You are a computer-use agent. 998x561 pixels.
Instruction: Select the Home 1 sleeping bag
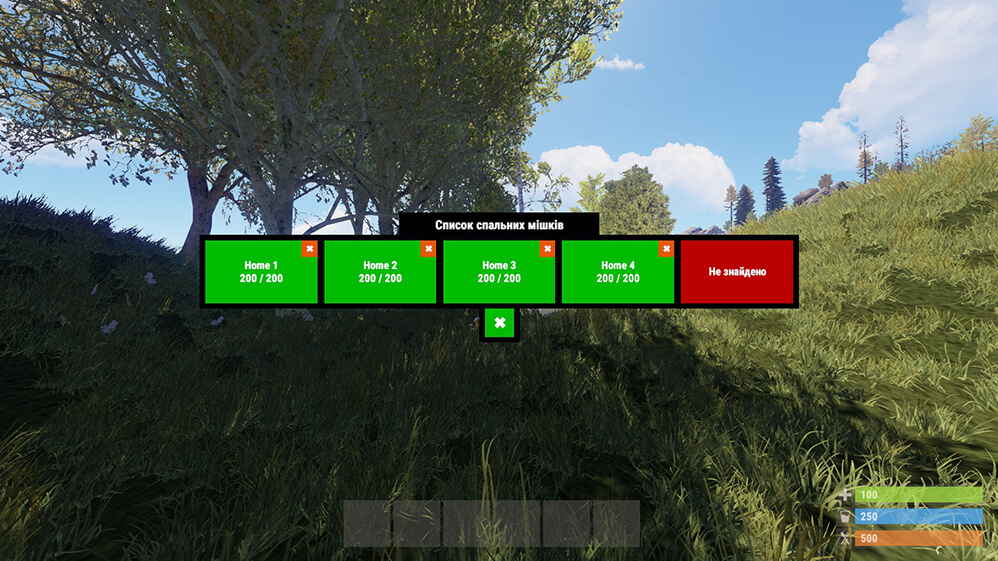click(x=260, y=274)
